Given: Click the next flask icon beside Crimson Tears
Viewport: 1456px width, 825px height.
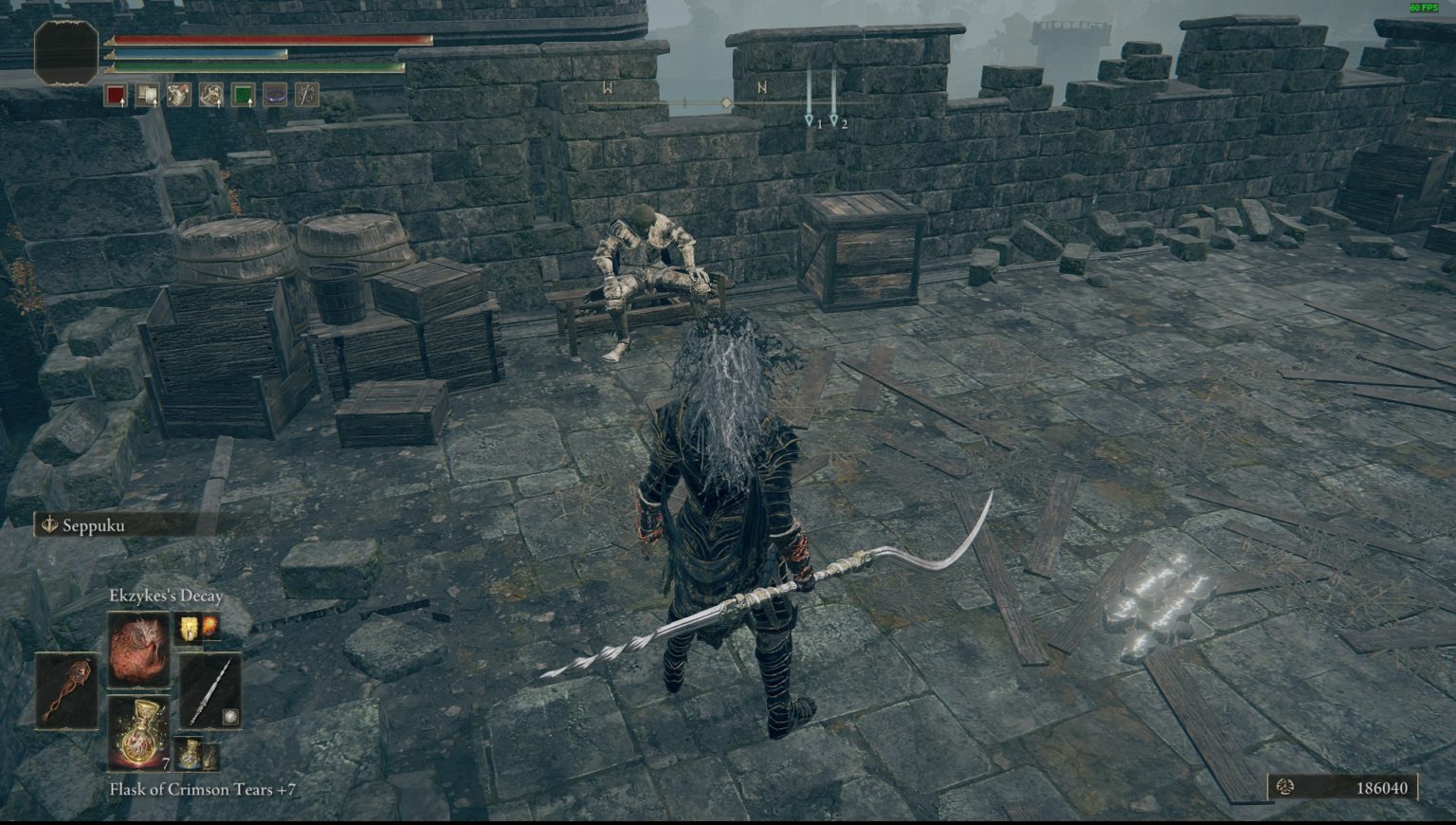Looking at the screenshot, I should click(198, 755).
